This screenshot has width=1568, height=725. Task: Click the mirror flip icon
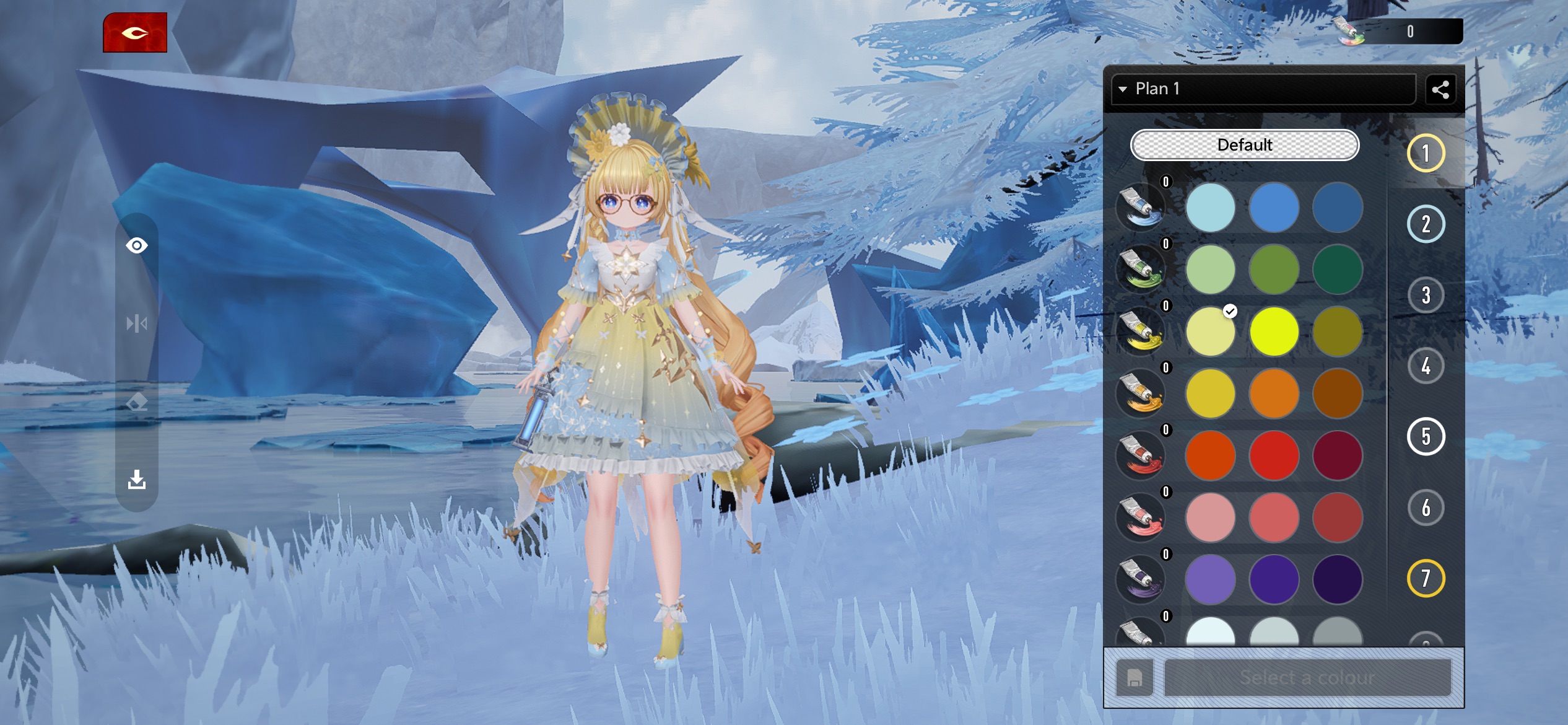pos(137,323)
